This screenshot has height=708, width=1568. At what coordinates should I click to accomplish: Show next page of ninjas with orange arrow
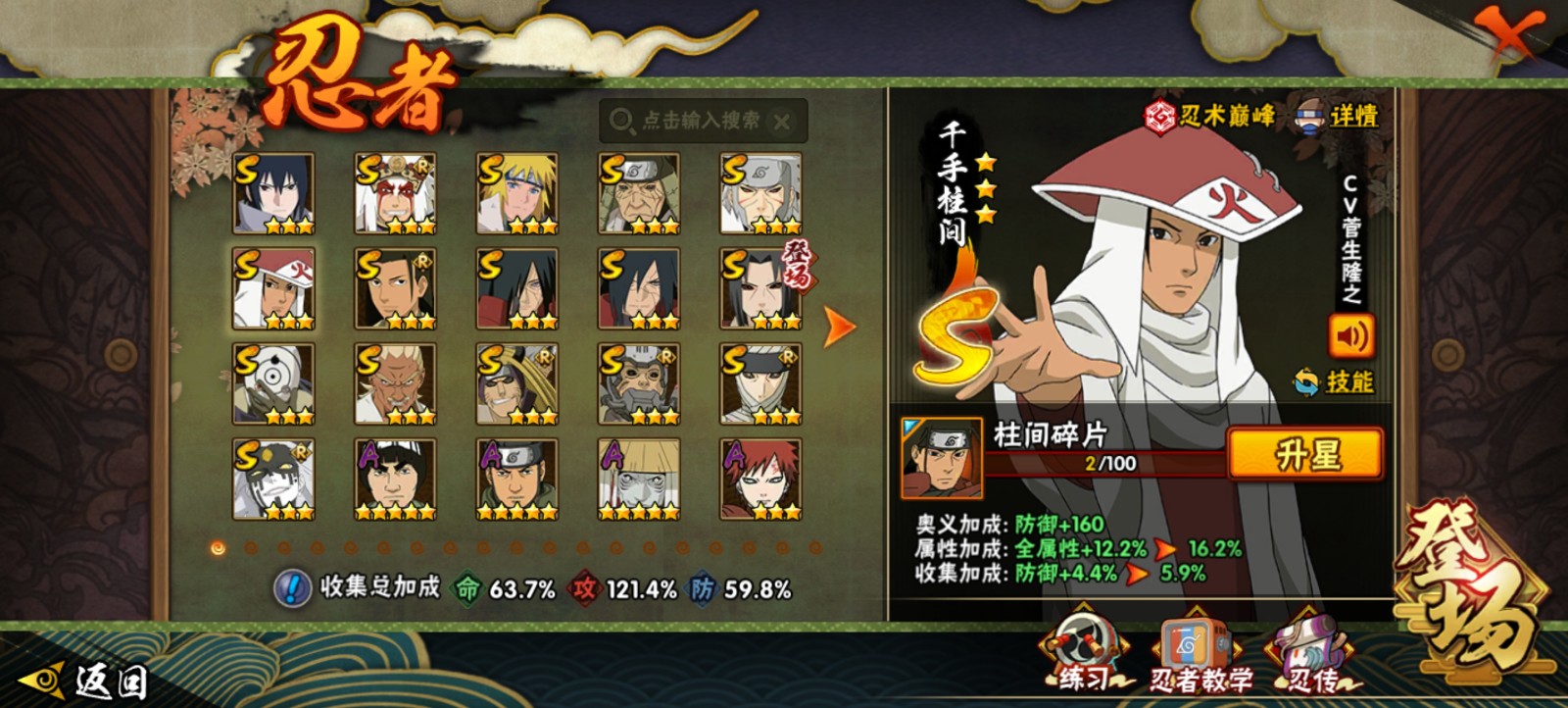tap(838, 327)
